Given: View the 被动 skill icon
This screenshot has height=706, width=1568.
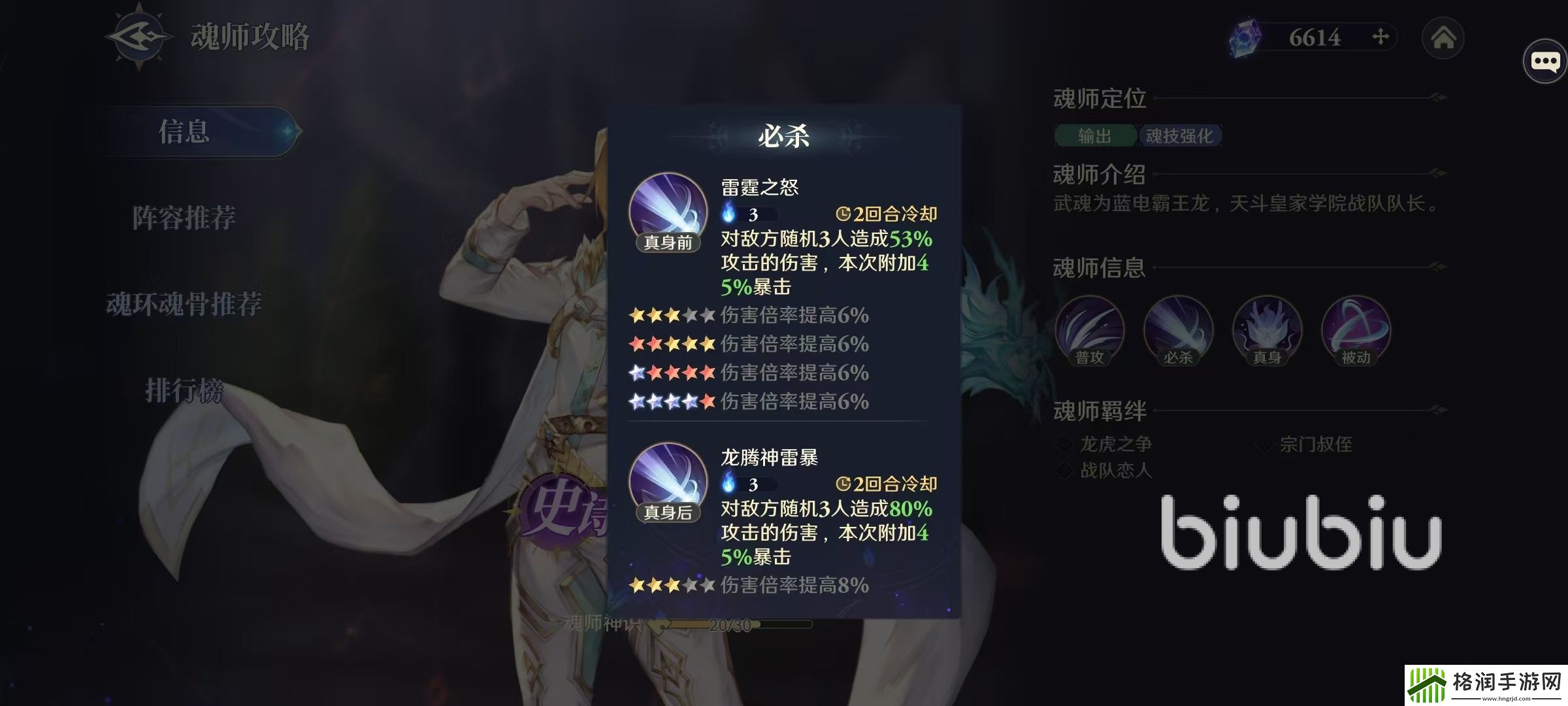Looking at the screenshot, I should pos(1359,331).
